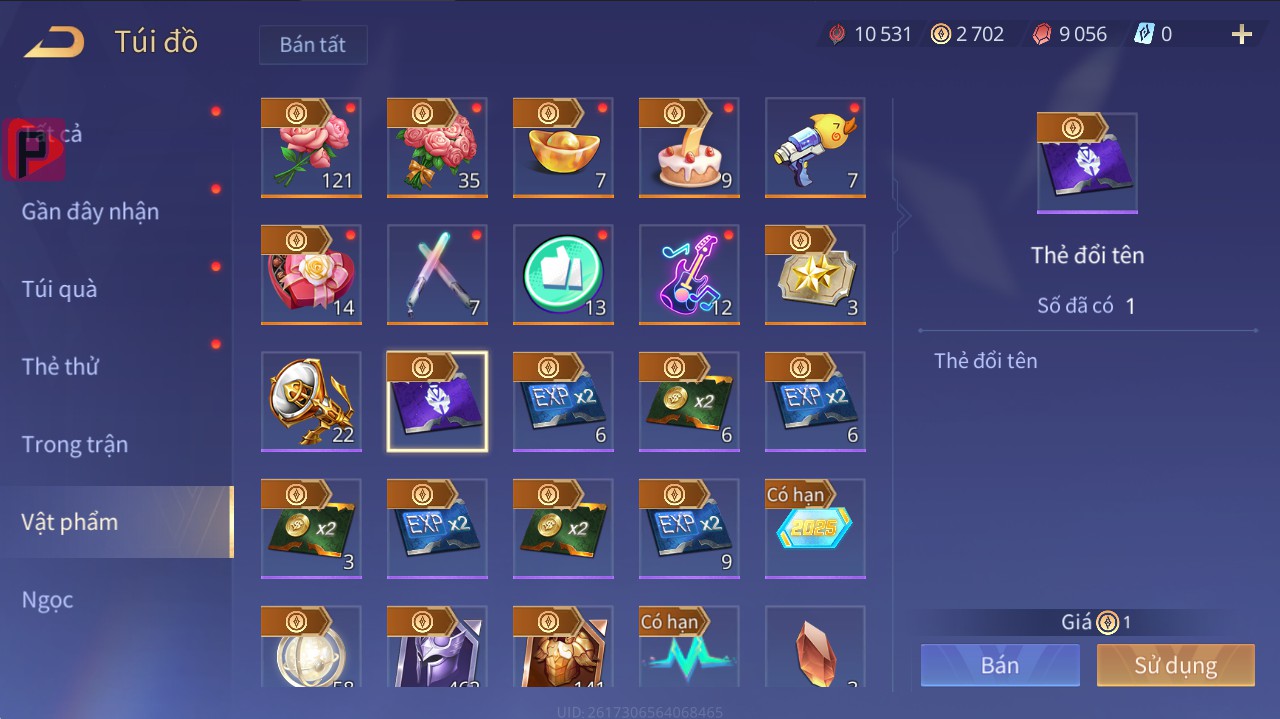Image resolution: width=1280 pixels, height=719 pixels.
Task: Go back using the return arrow
Action: [x=54, y=42]
